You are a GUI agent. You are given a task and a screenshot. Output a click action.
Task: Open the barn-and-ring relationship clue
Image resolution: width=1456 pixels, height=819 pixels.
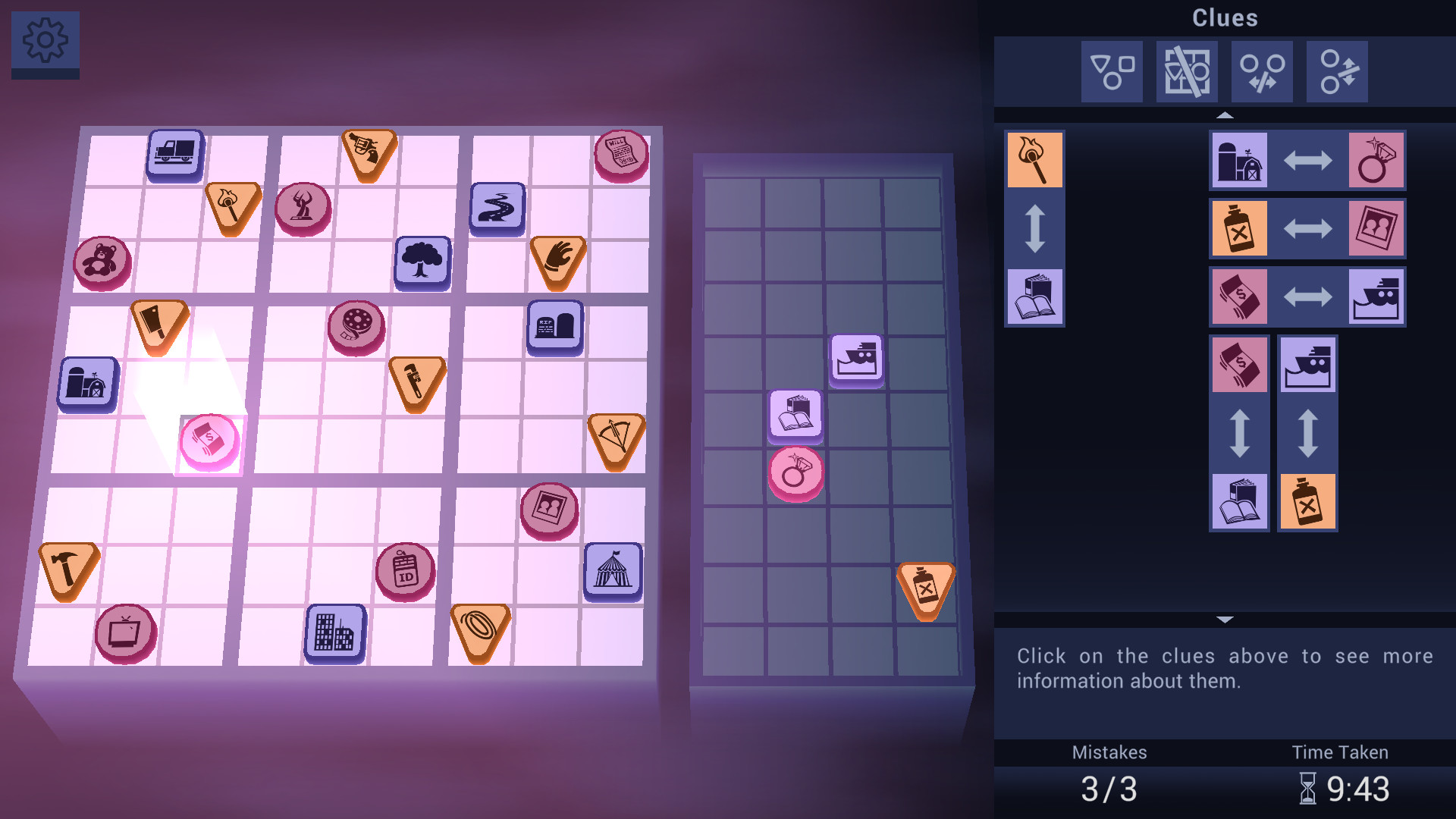click(1307, 160)
